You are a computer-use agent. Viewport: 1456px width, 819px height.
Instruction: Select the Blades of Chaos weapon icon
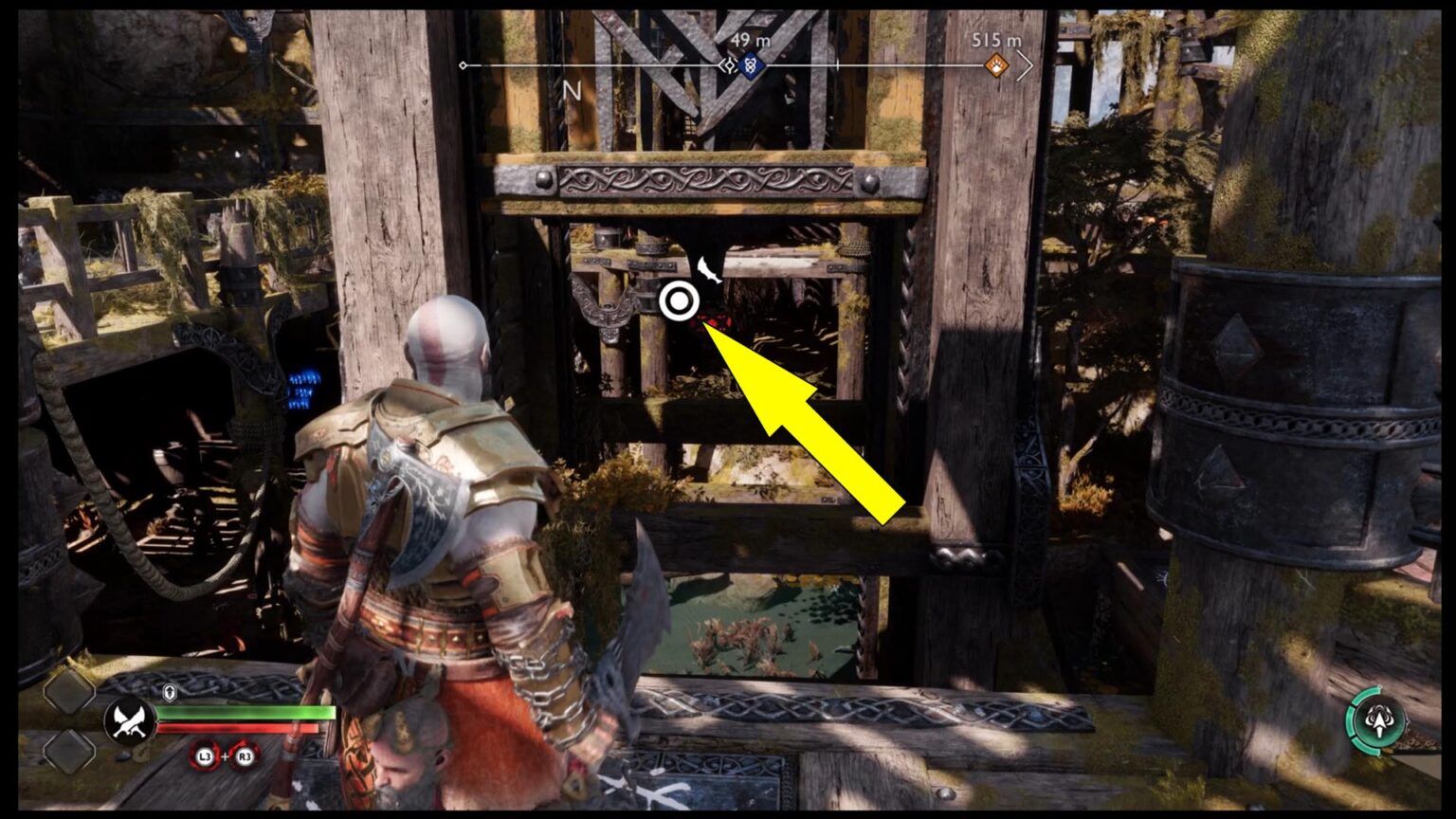point(129,719)
